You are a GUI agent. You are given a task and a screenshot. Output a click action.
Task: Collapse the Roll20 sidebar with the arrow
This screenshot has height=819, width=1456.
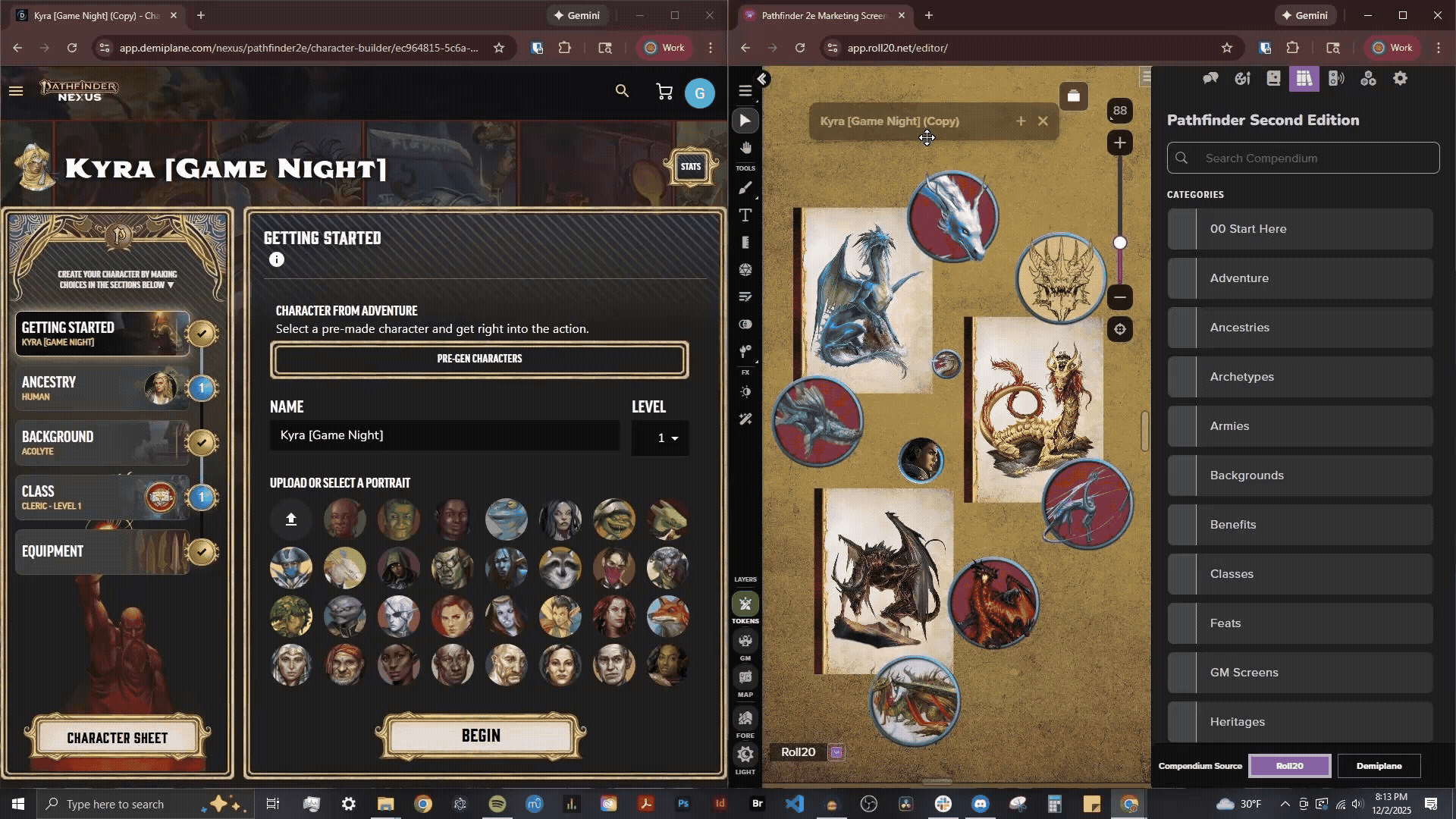pos(762,79)
